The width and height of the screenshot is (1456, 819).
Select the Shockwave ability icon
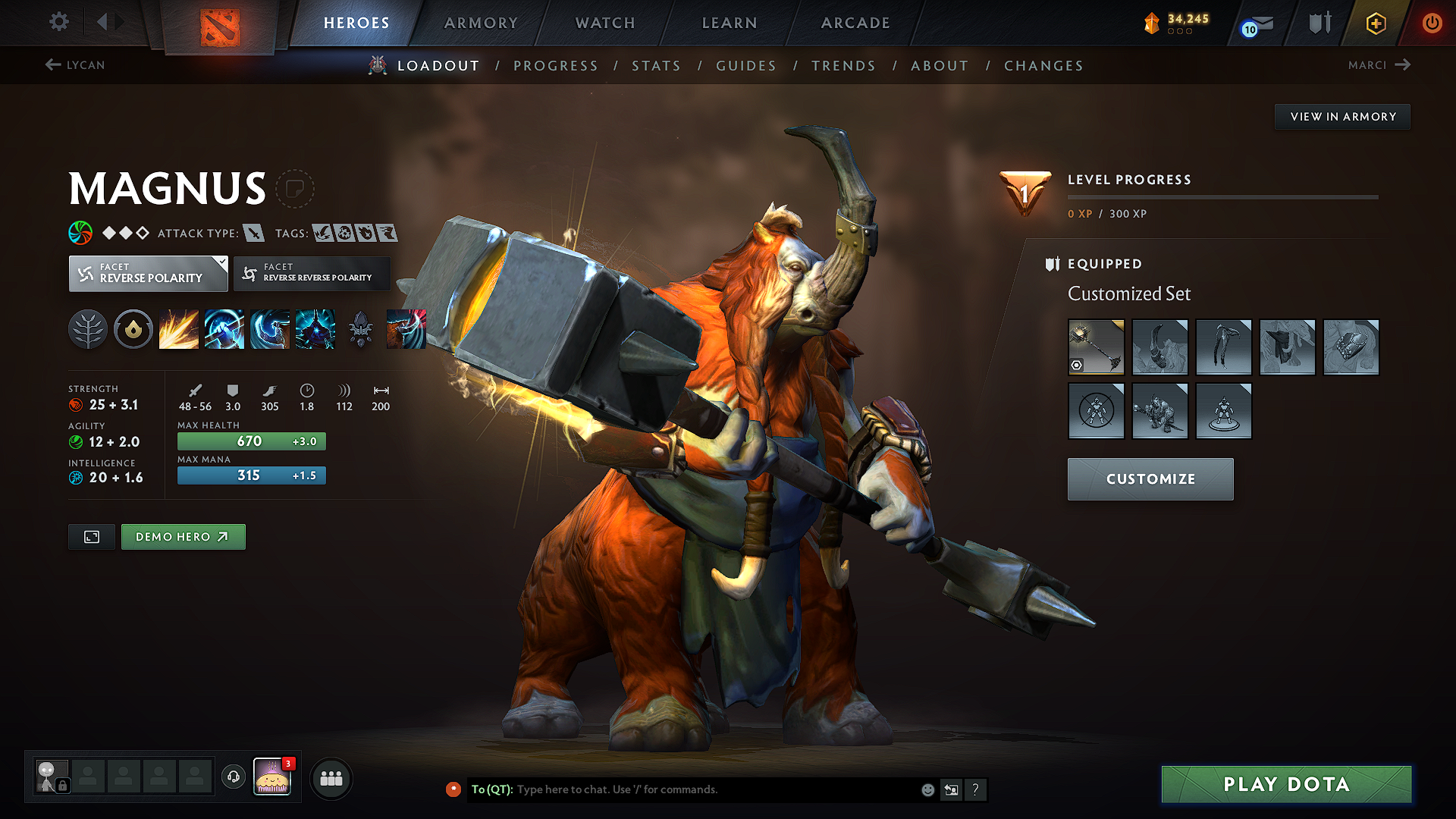point(179,328)
